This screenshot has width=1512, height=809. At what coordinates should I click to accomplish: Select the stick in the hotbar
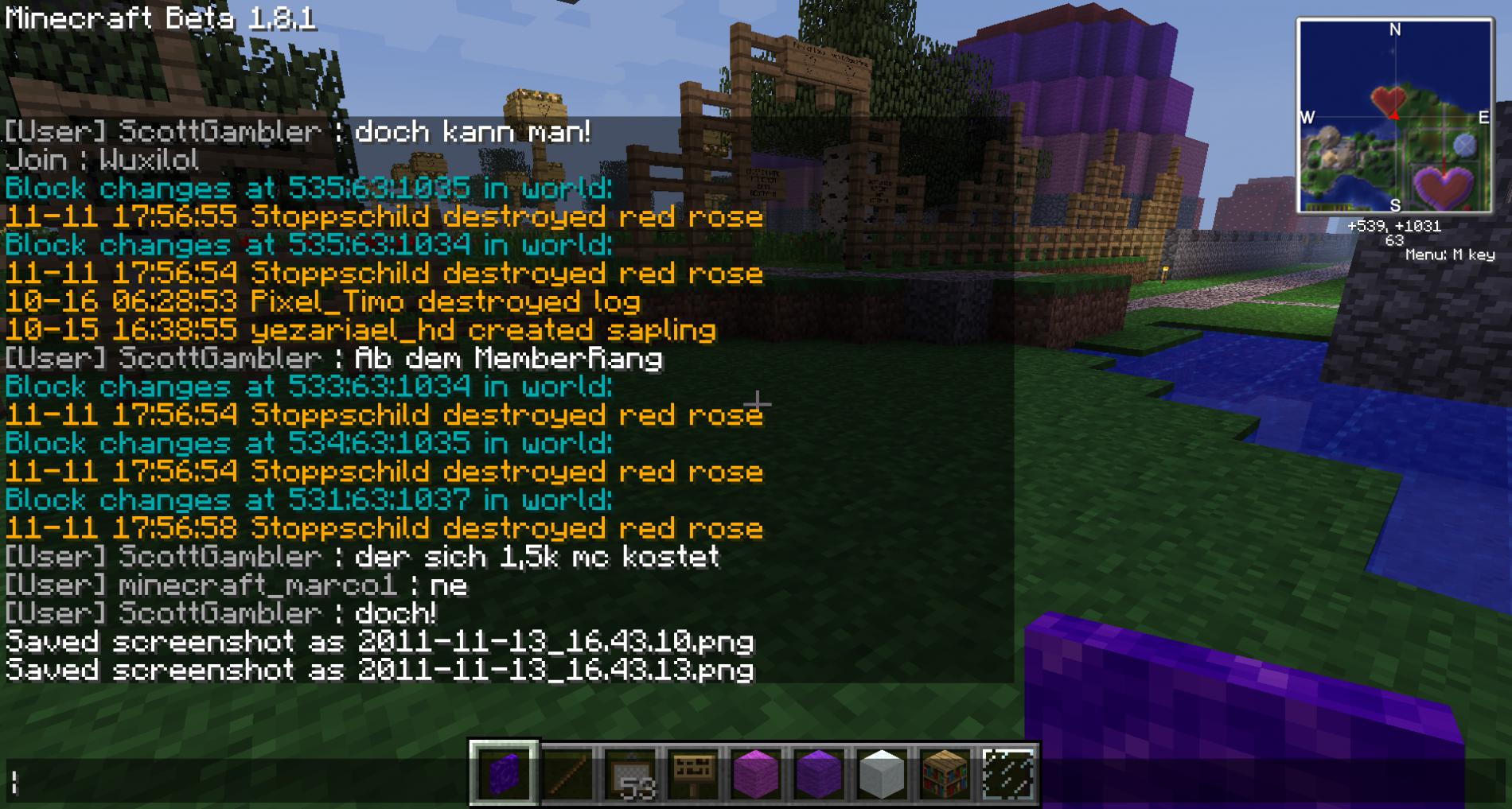click(x=567, y=773)
